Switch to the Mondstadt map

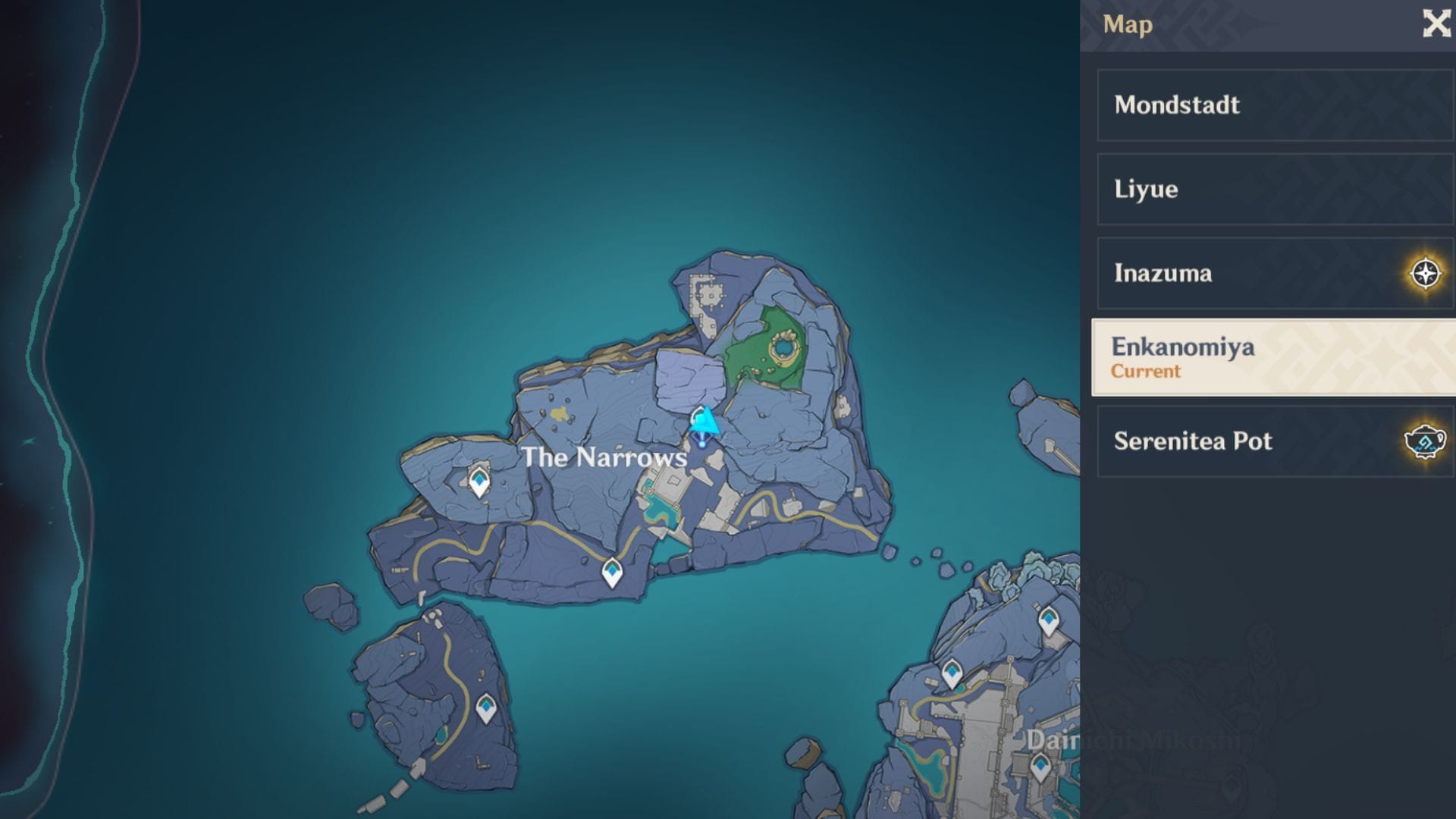pyautogui.click(x=1272, y=105)
